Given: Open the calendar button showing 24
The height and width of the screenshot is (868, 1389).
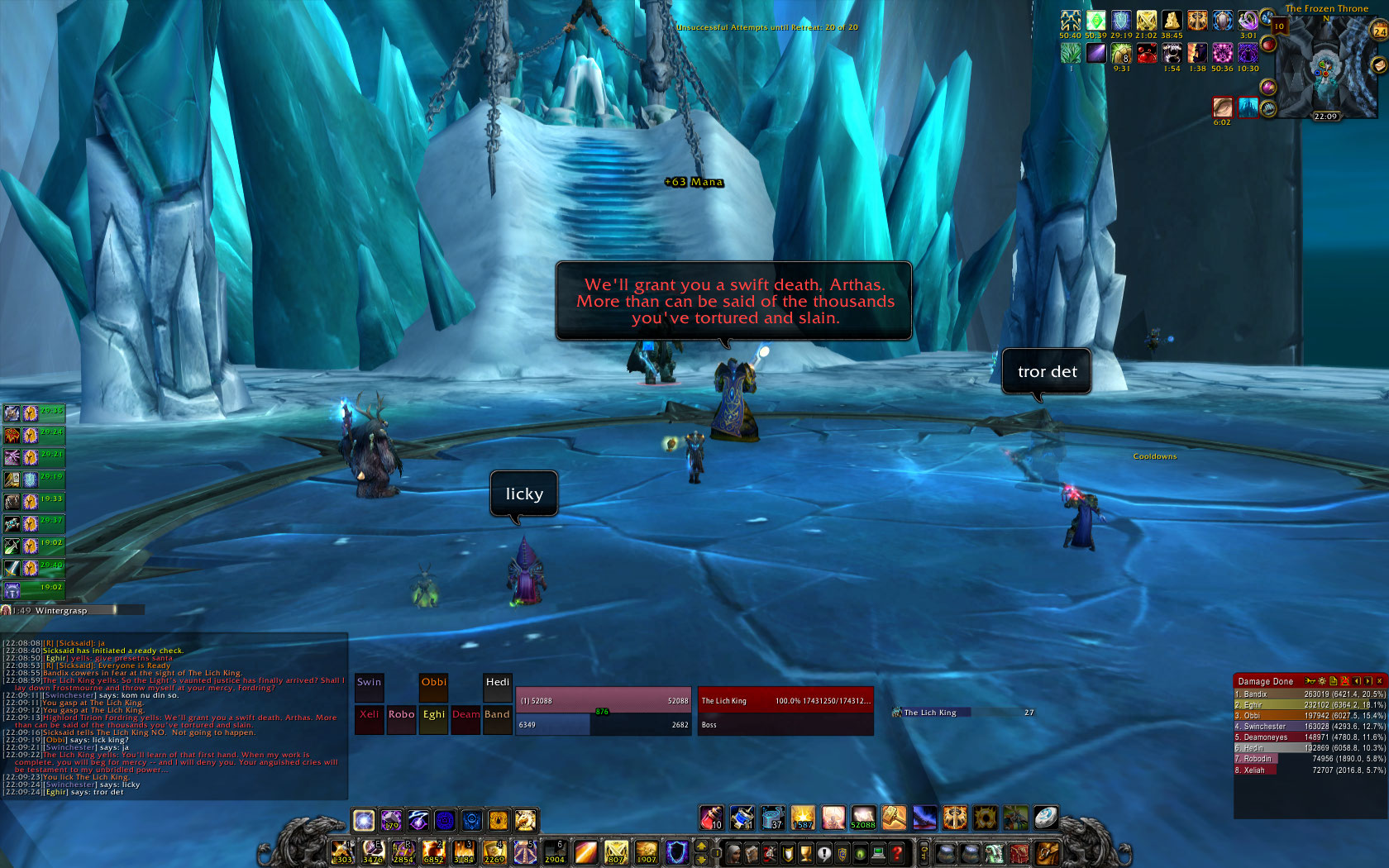Looking at the screenshot, I should 1380,31.
